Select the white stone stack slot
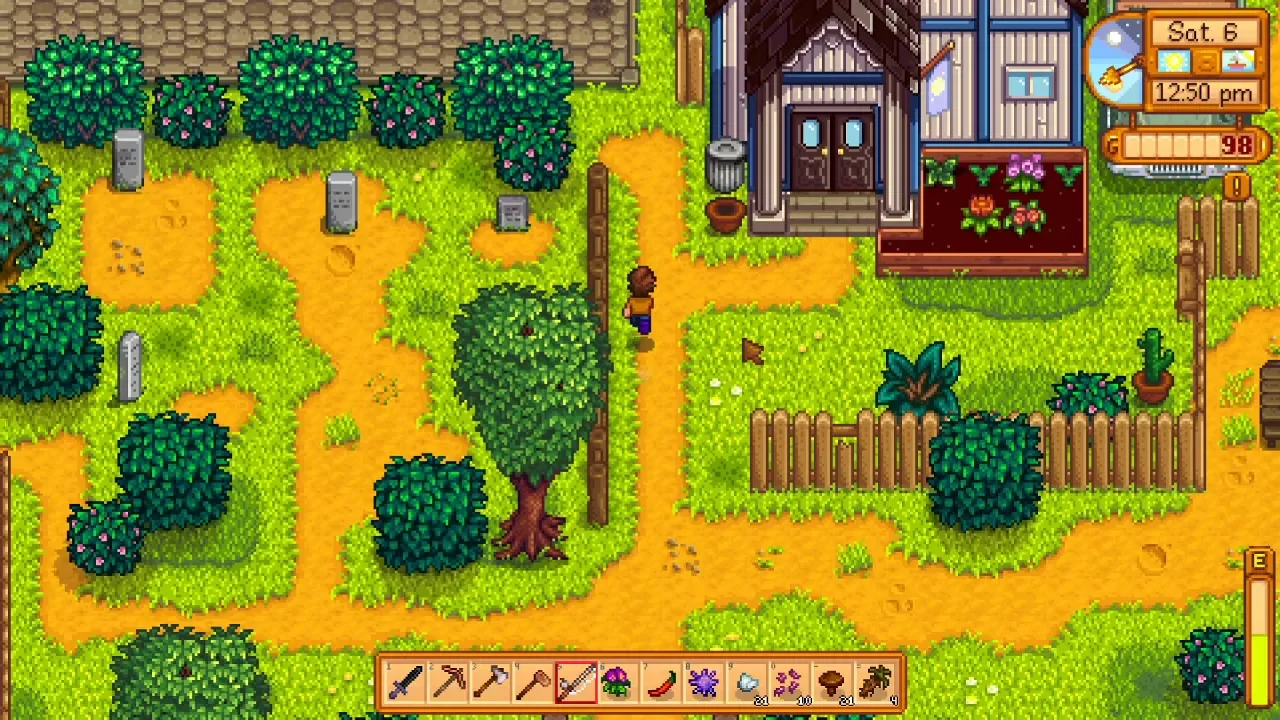 747,684
